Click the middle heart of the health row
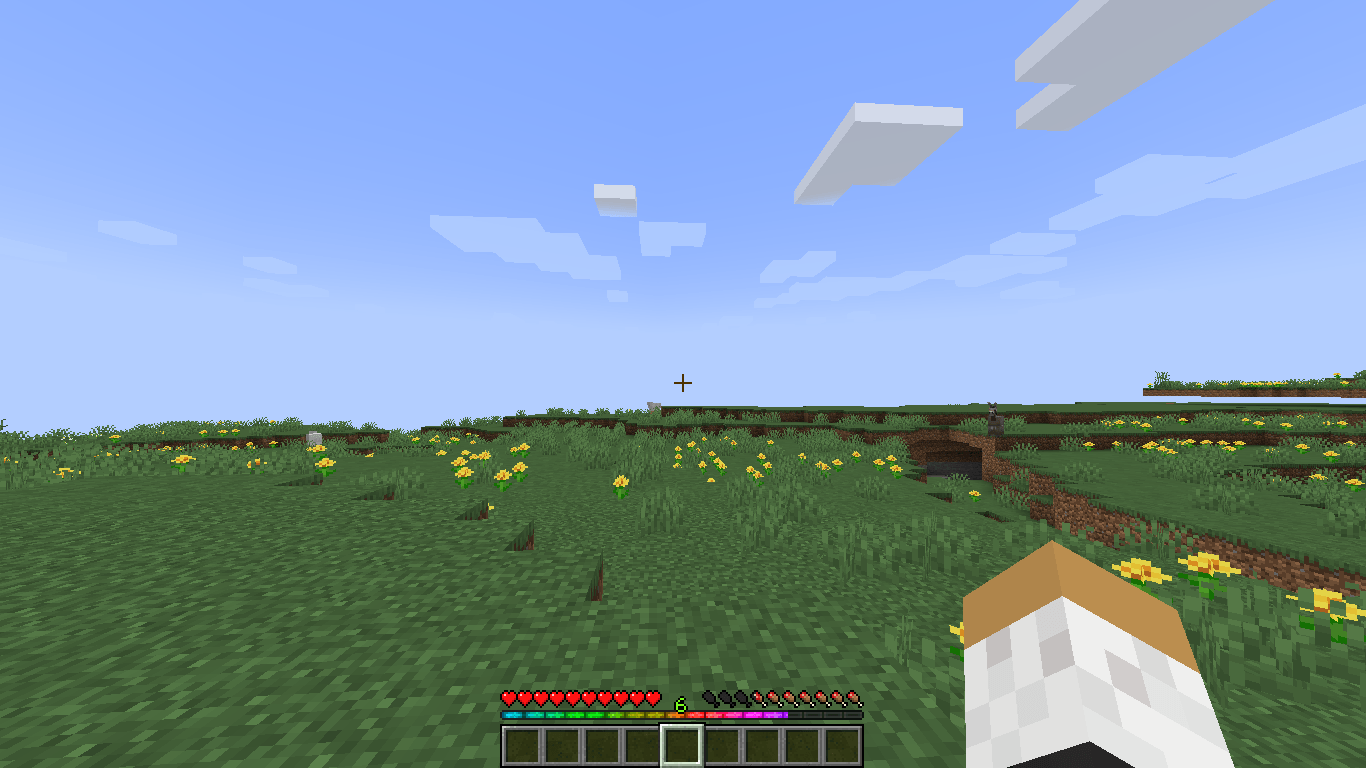The height and width of the screenshot is (768, 1366). (571, 700)
